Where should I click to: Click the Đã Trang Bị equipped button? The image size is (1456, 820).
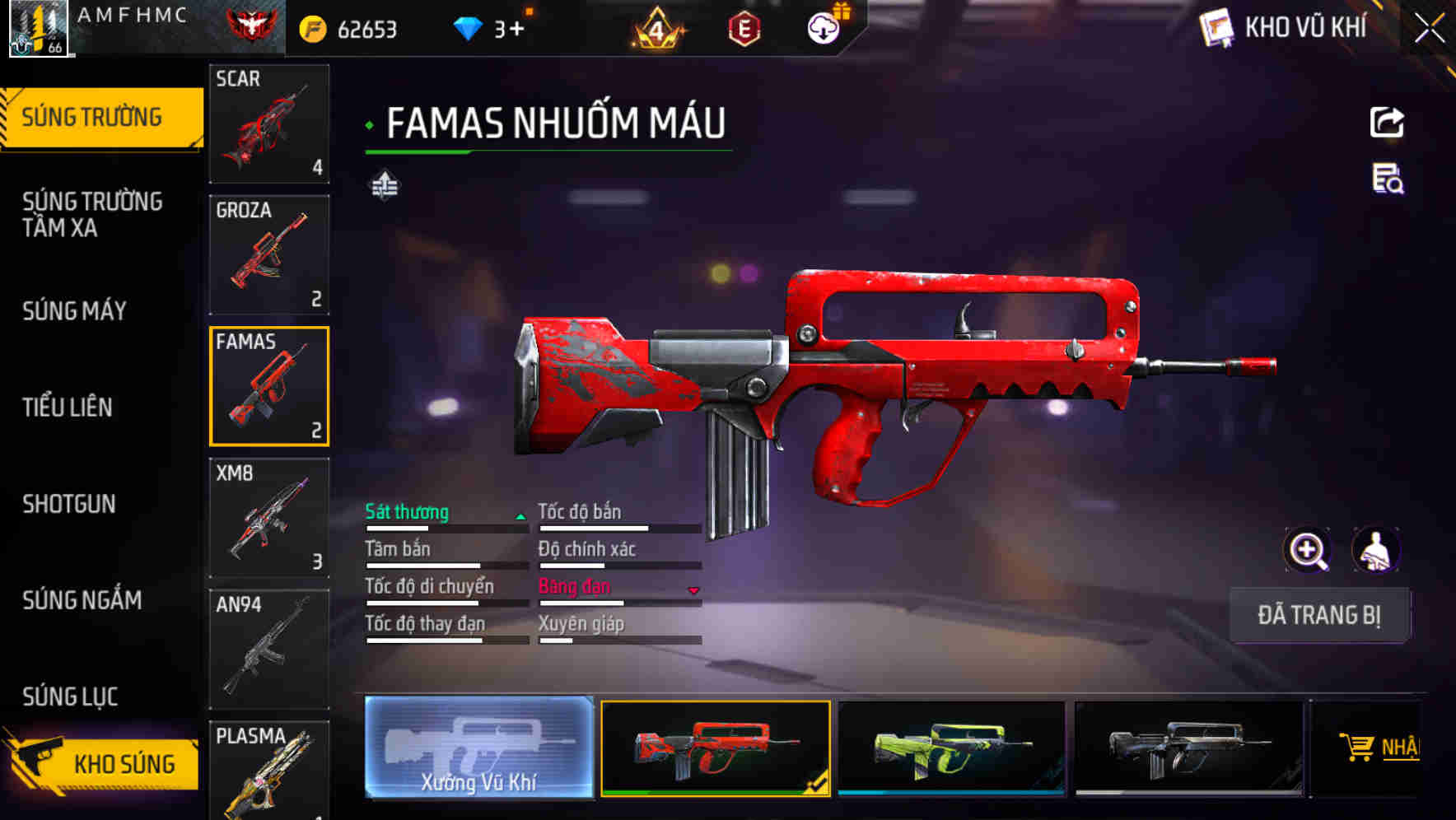pyautogui.click(x=1318, y=615)
